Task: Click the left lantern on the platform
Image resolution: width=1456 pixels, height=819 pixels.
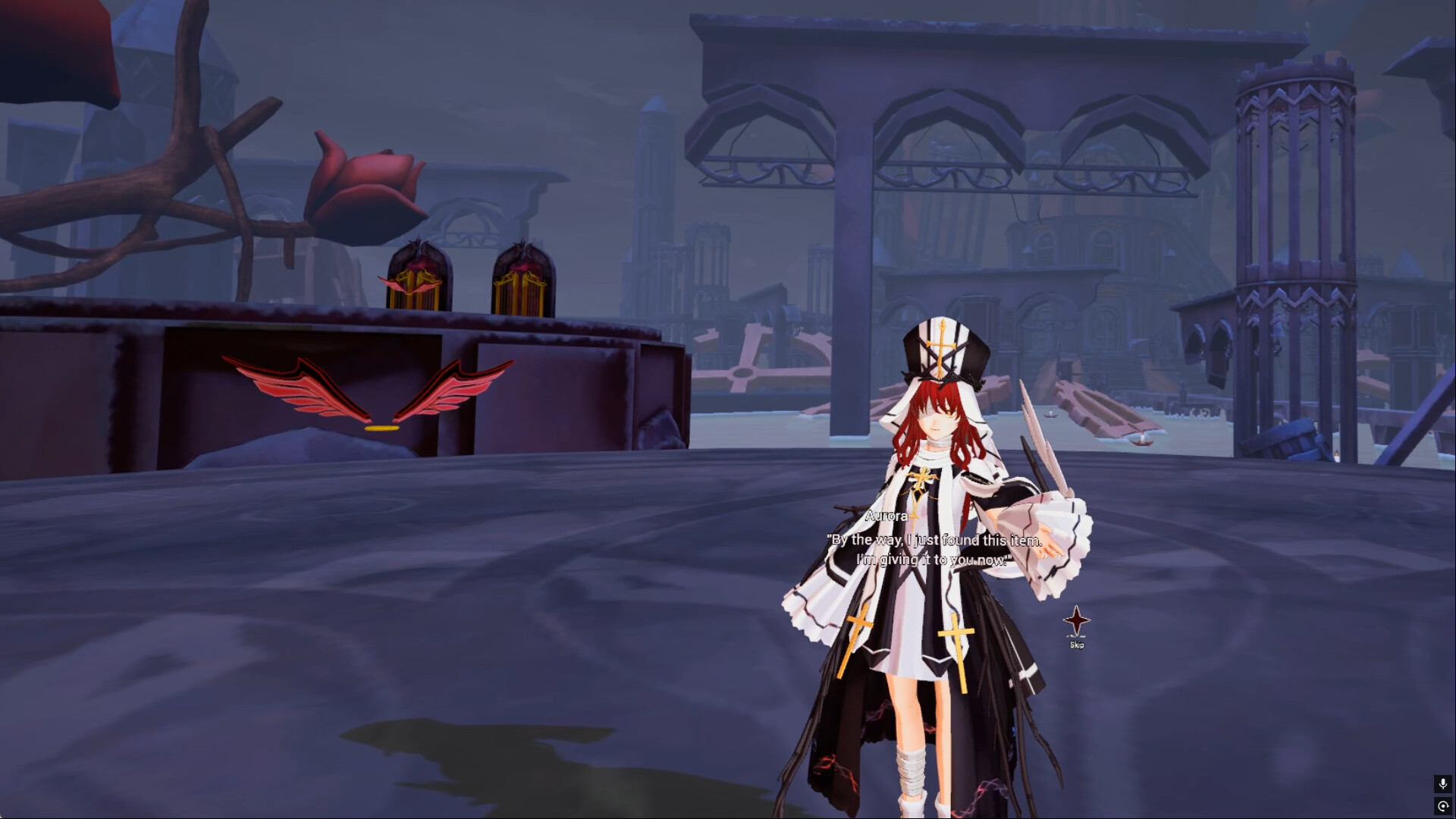Action: pos(417,277)
